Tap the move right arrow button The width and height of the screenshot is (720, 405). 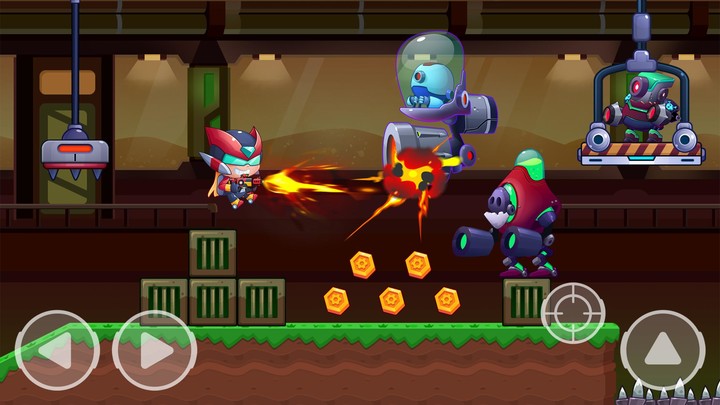point(153,351)
